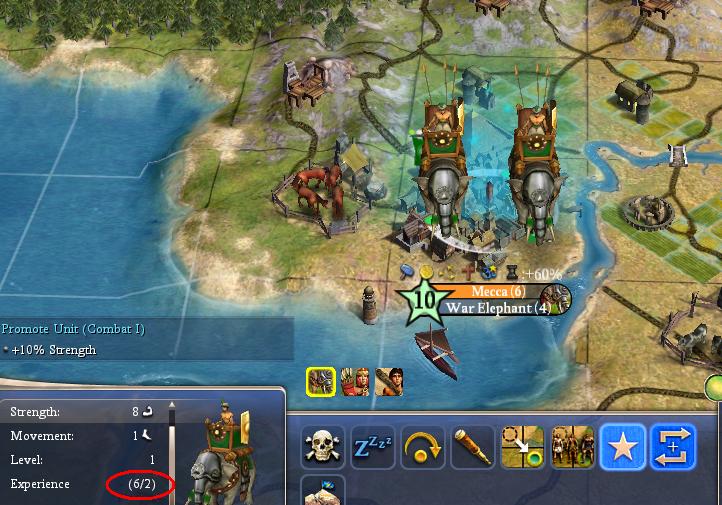Click the War Elephant production label
Screen dimensions: 722x505
496,308
